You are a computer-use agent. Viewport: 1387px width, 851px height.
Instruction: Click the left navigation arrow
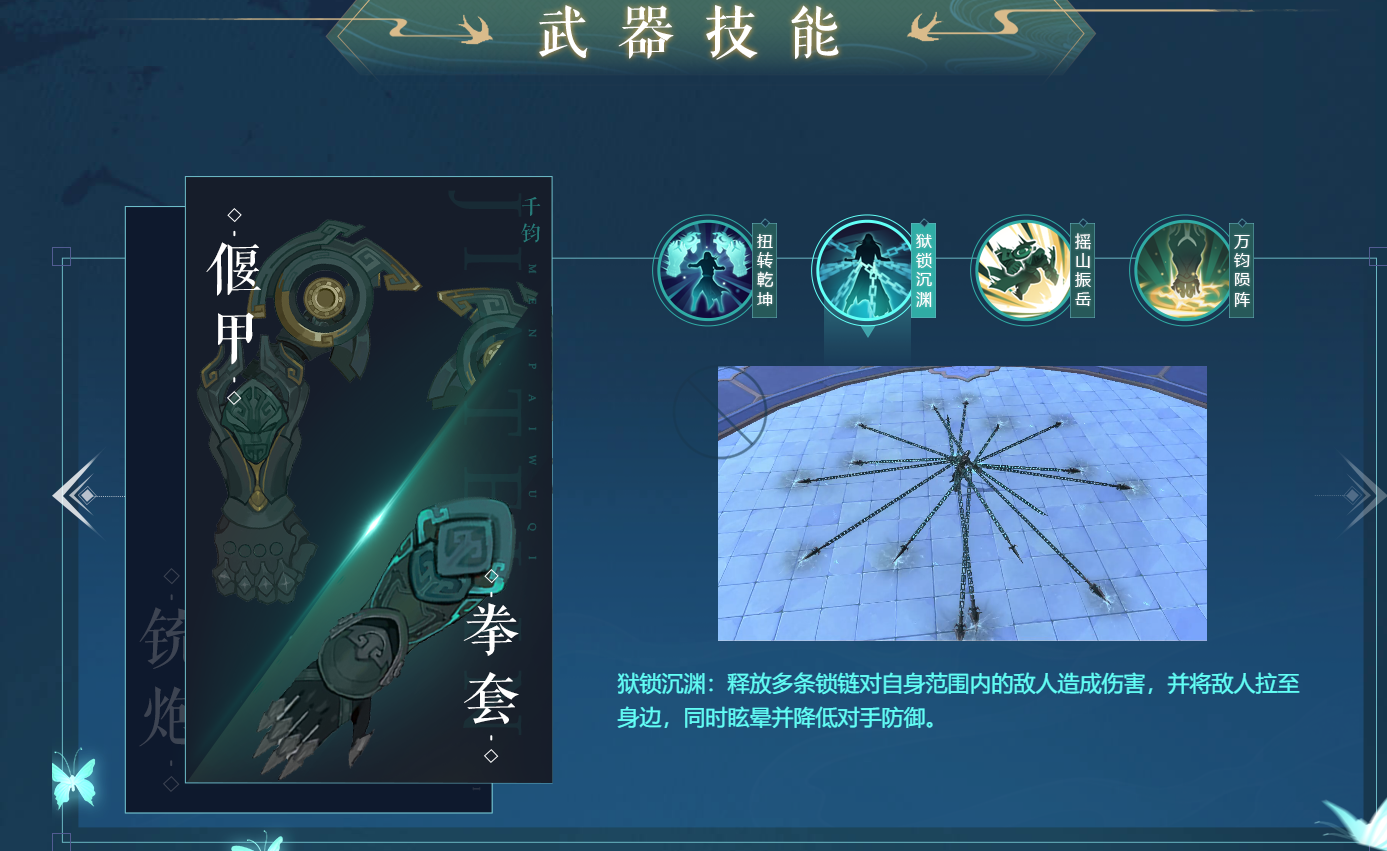(70, 493)
